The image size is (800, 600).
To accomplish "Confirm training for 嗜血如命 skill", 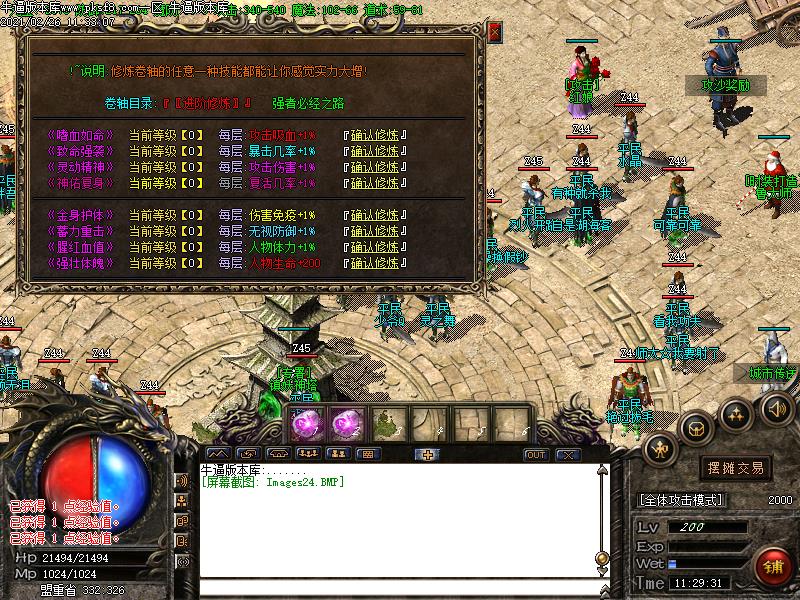I will tap(374, 134).
